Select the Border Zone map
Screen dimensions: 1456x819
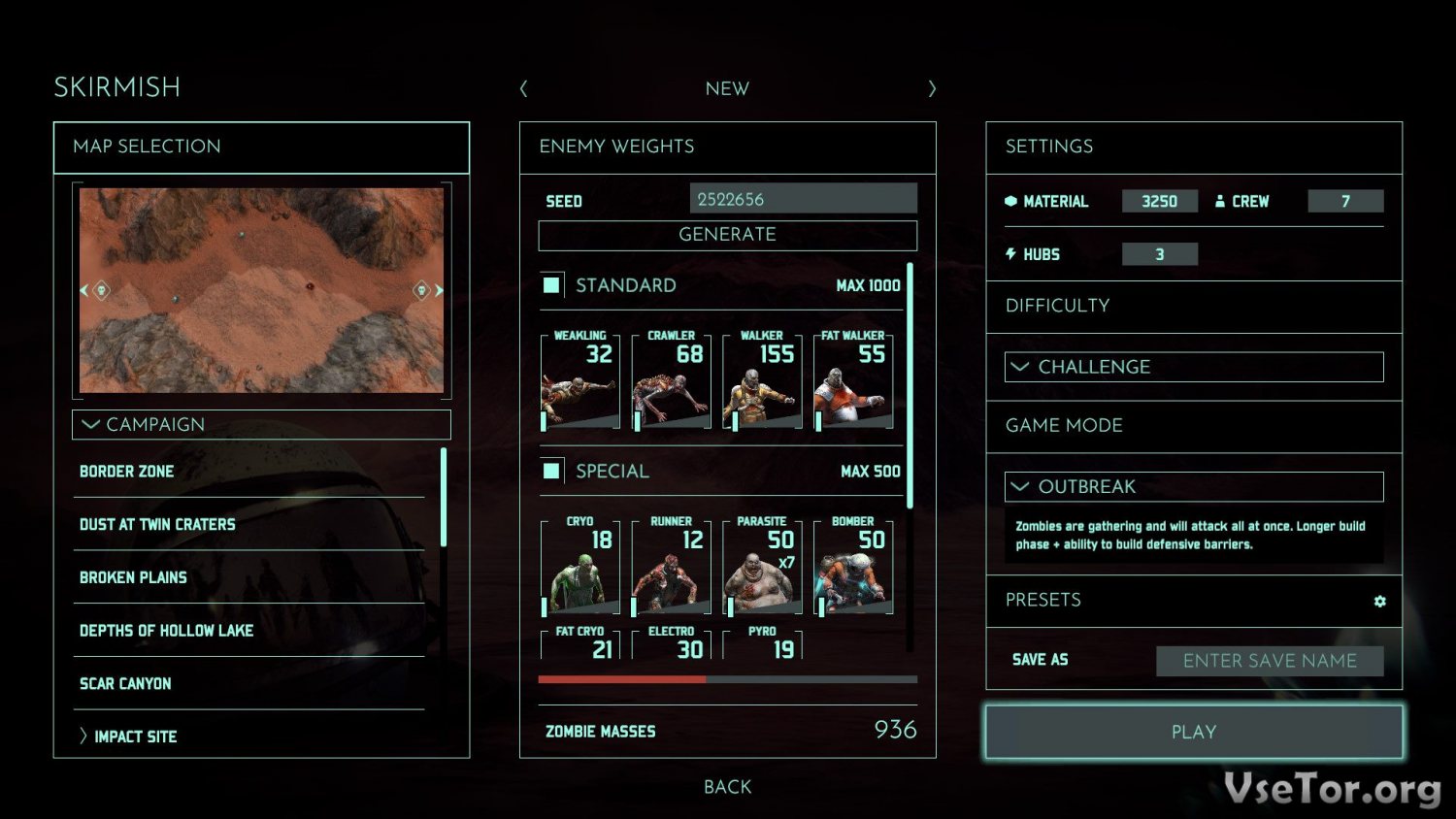click(127, 472)
